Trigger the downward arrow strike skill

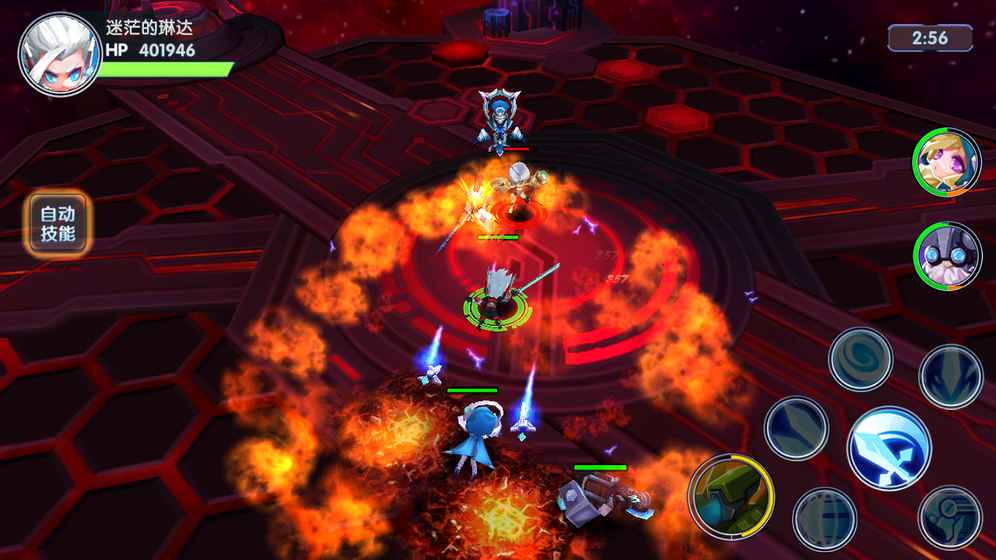click(x=950, y=377)
